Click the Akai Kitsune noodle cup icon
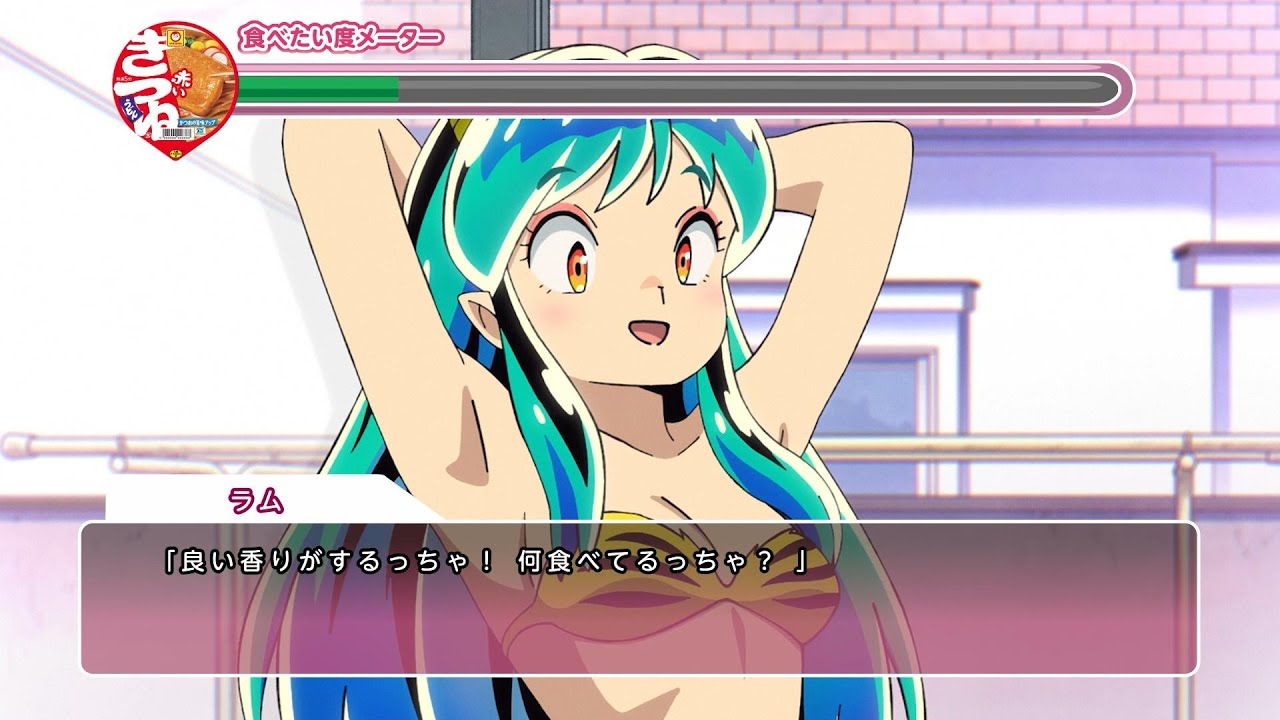Image resolution: width=1280 pixels, height=720 pixels. point(174,90)
